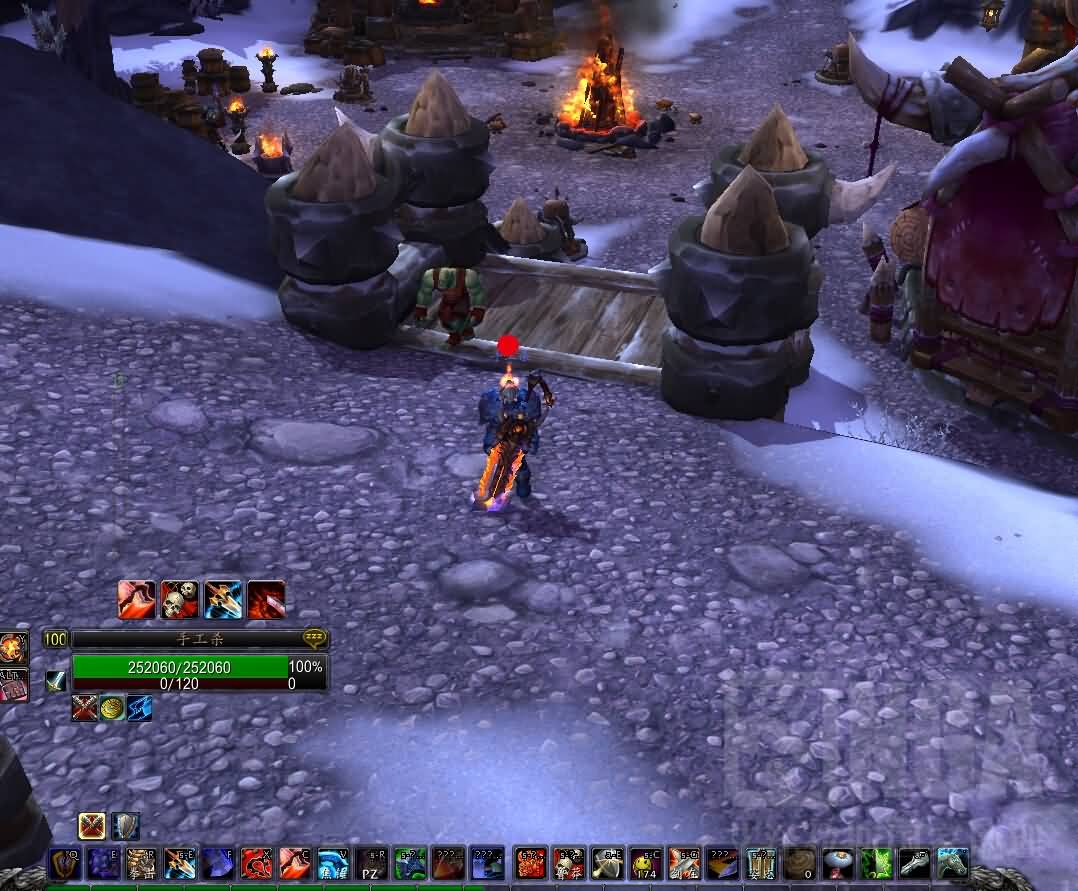Click the blue lightning buff icon
The height and width of the screenshot is (891, 1078).
(x=139, y=708)
